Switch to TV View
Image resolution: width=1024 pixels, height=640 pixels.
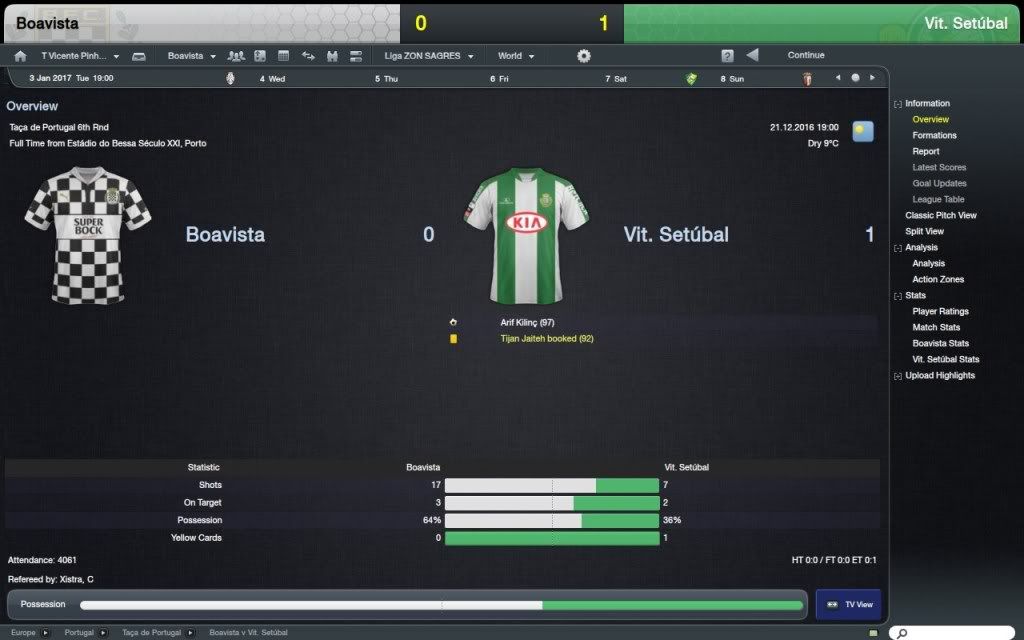pos(848,605)
